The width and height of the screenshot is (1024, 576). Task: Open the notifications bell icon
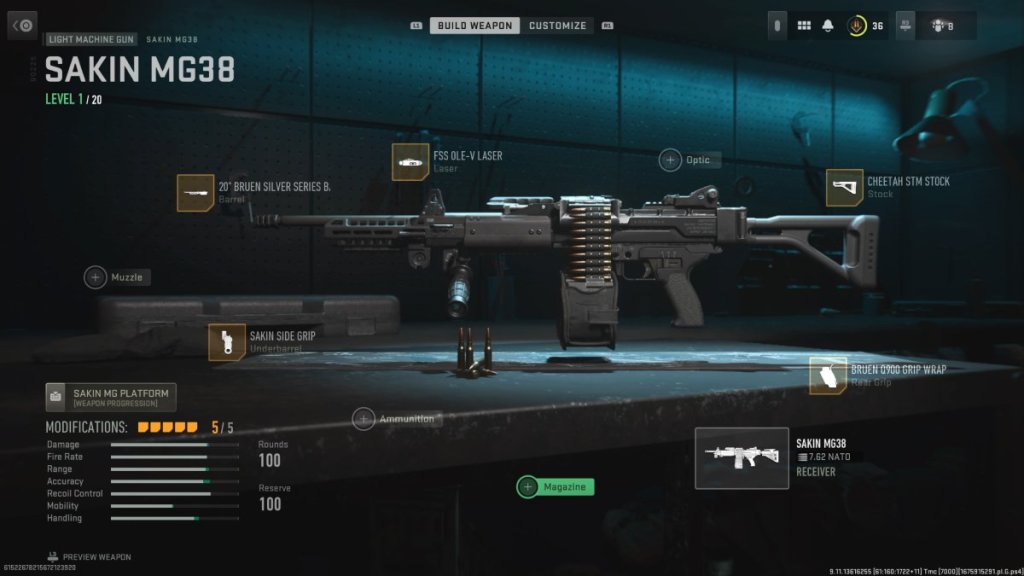(828, 26)
